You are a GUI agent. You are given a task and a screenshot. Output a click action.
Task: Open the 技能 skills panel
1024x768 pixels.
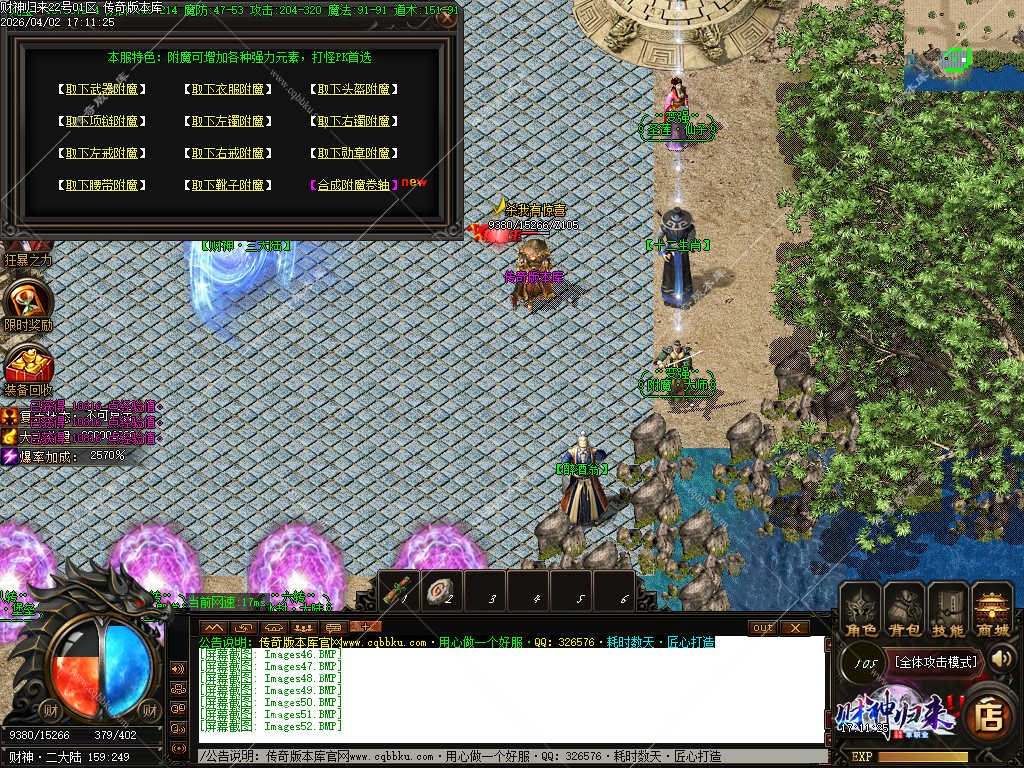click(x=948, y=610)
